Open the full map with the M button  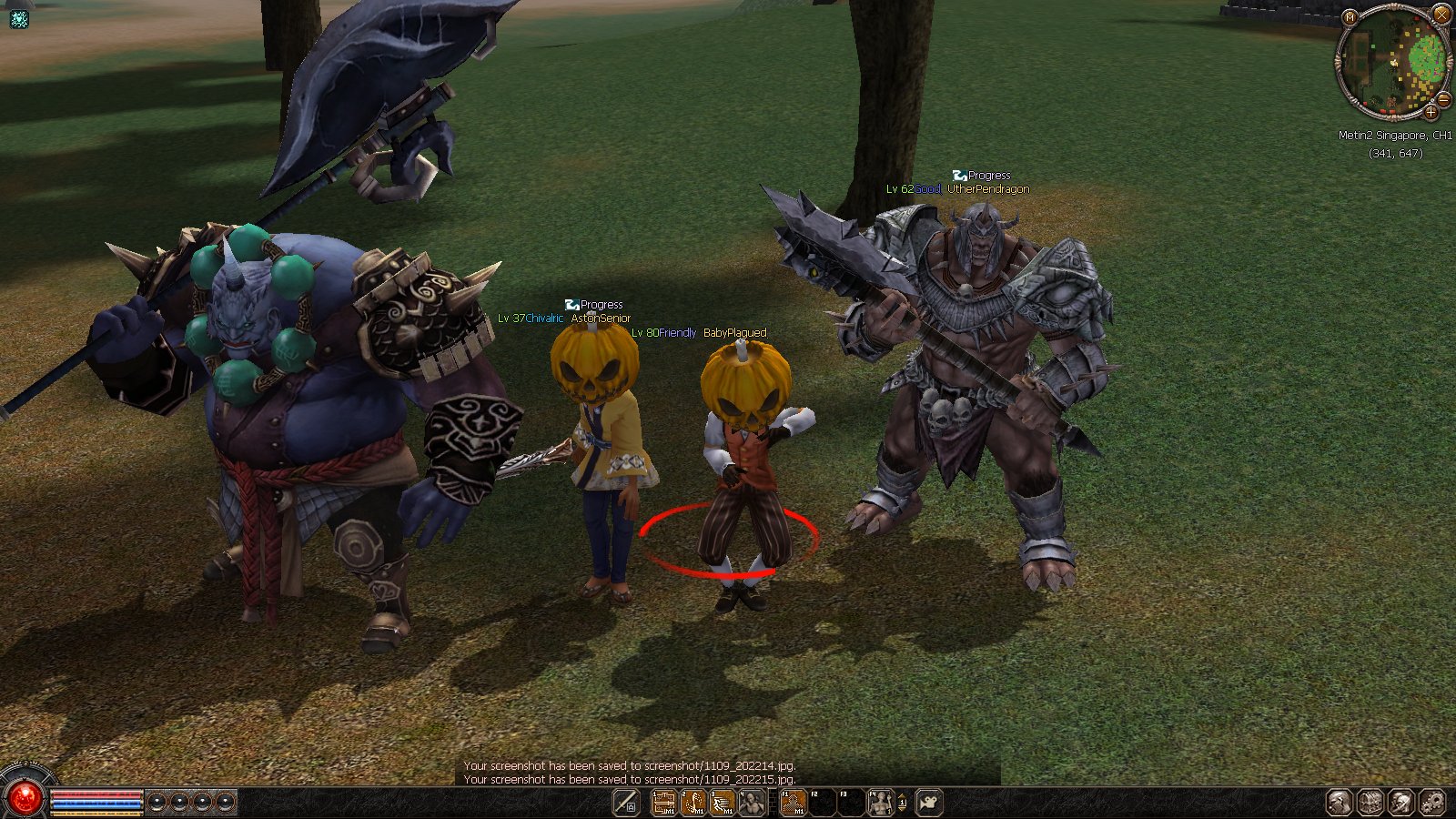tap(1350, 17)
